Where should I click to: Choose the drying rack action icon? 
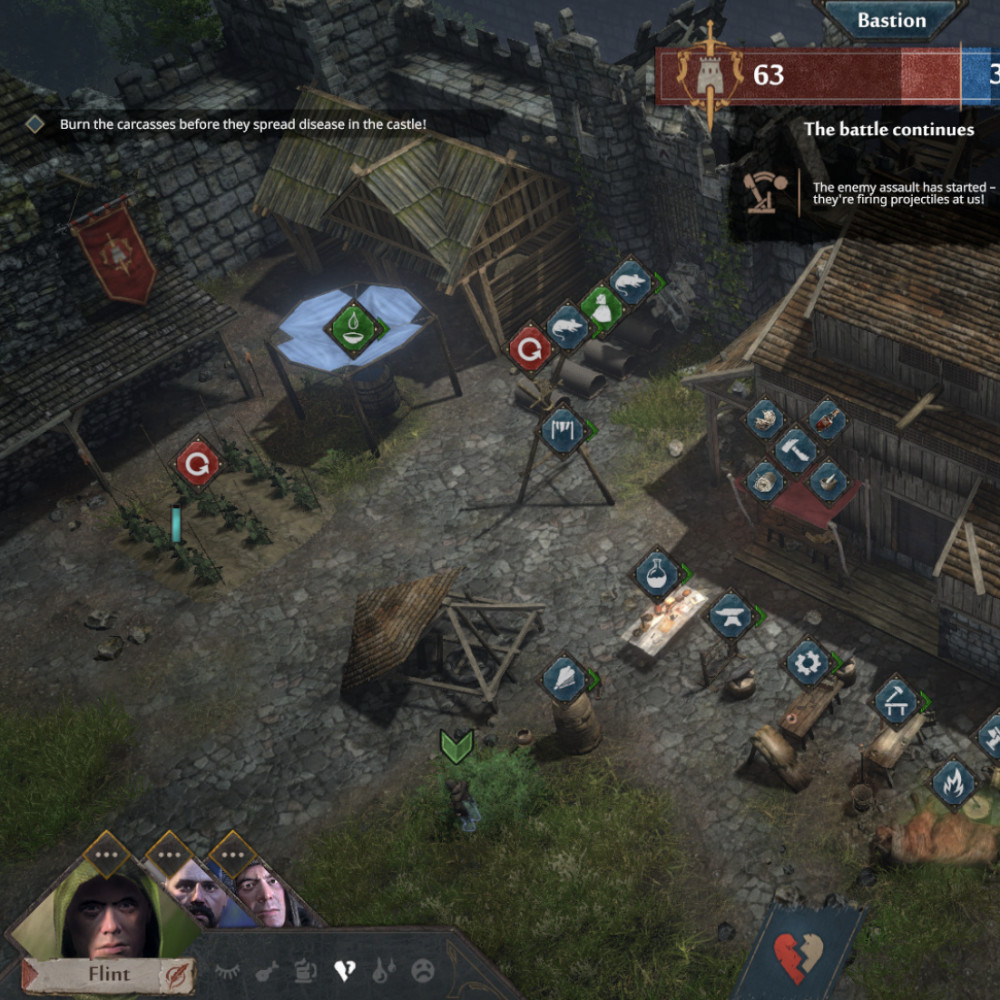(563, 429)
